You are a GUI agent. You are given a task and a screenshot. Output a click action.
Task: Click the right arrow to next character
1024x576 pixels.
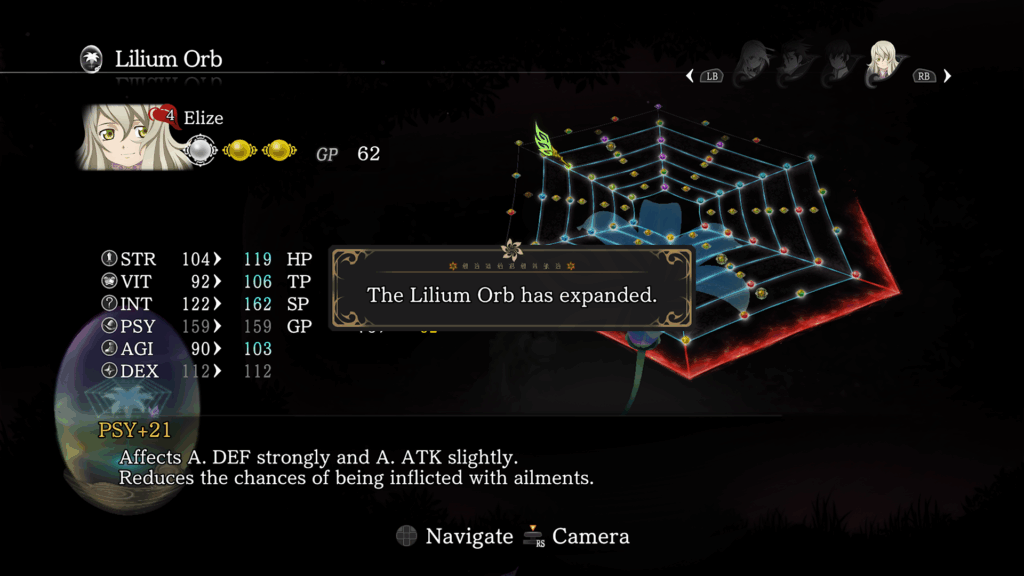(x=947, y=76)
